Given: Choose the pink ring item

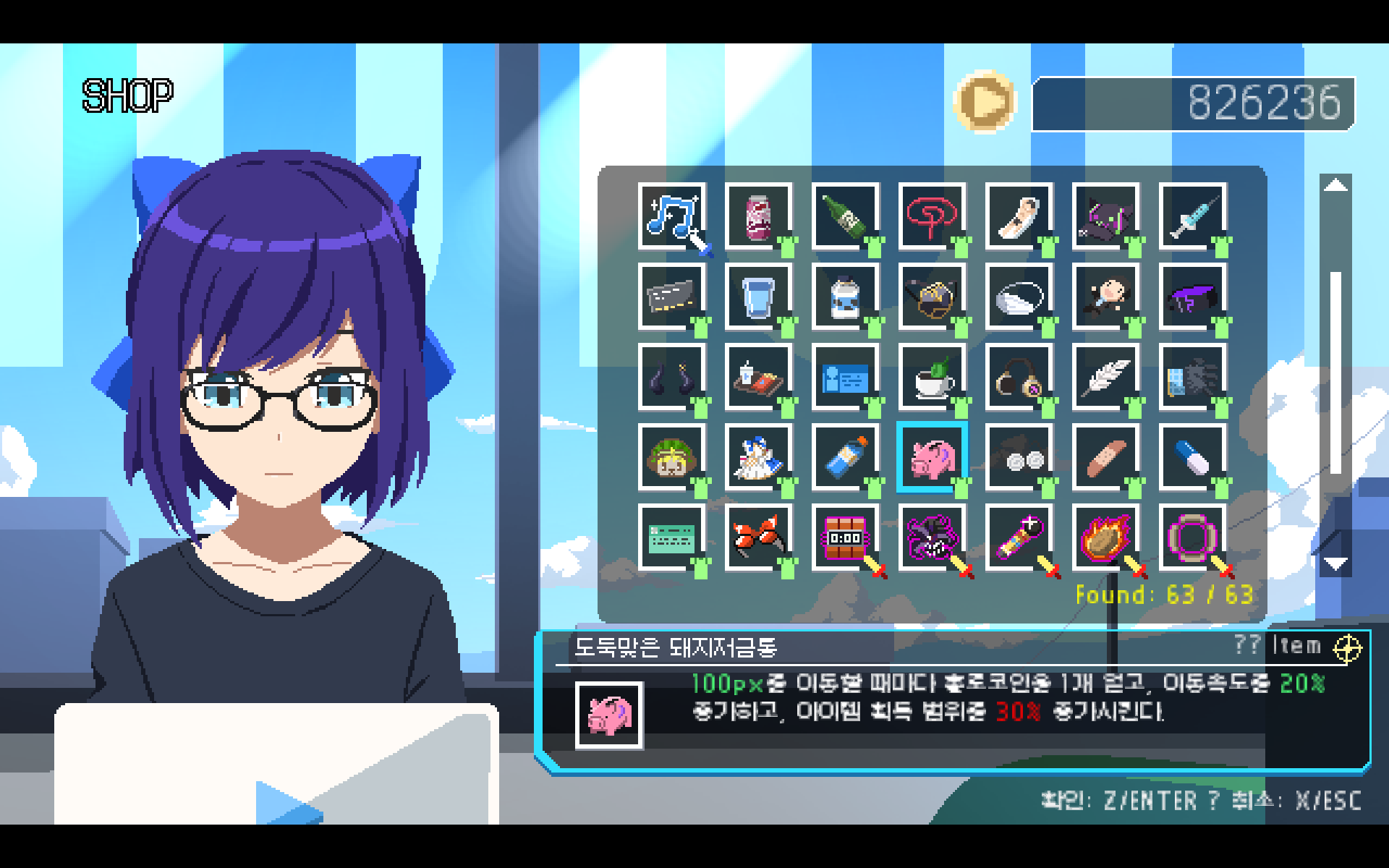Looking at the screenshot, I should click(1192, 537).
